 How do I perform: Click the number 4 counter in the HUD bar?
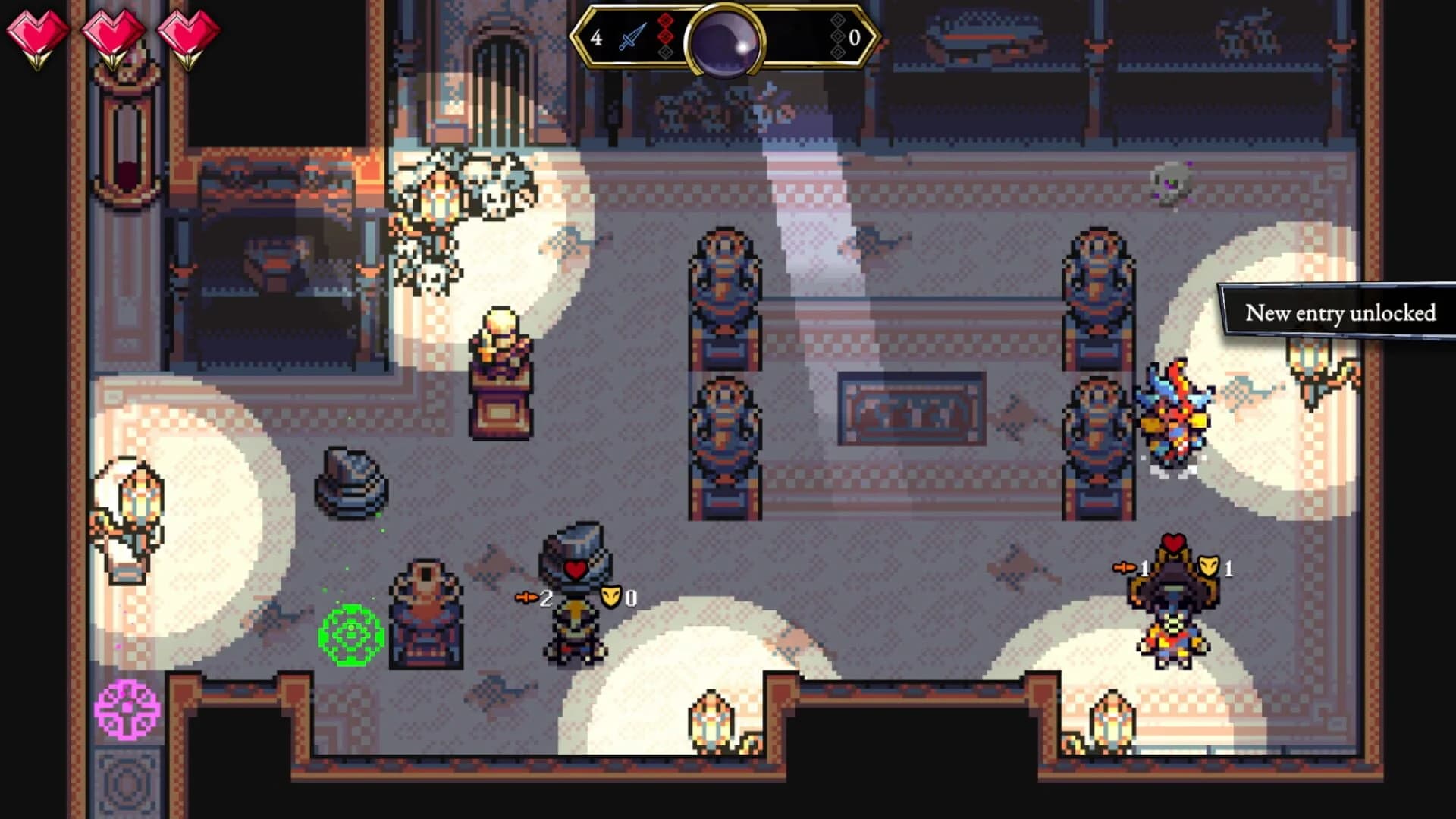coord(597,36)
